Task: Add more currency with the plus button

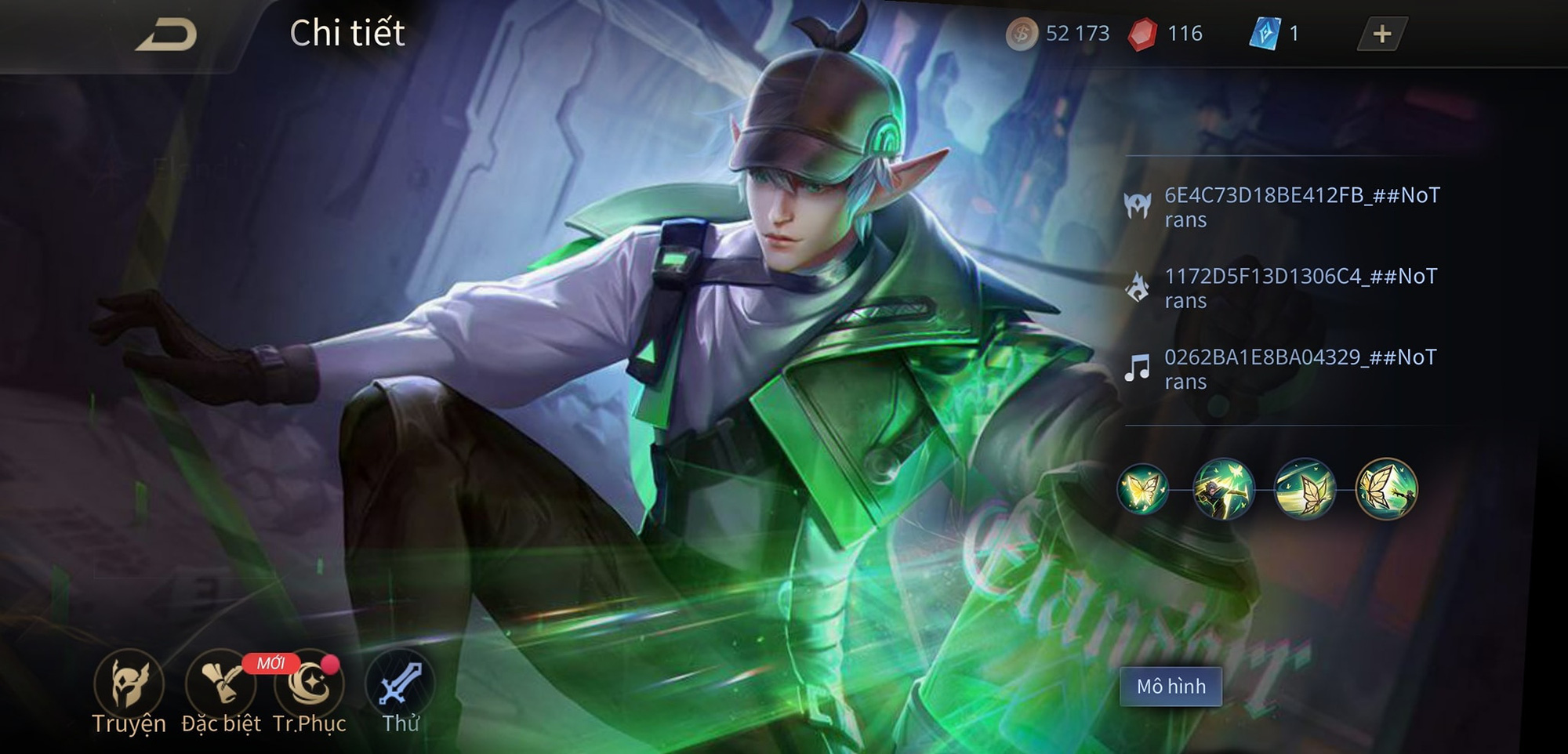Action: pyautogui.click(x=1381, y=34)
